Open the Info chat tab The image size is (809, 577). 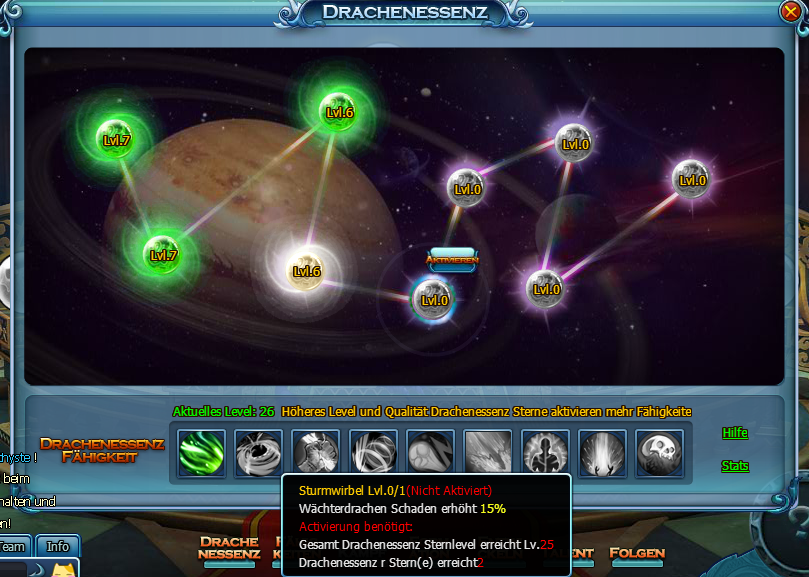click(58, 546)
